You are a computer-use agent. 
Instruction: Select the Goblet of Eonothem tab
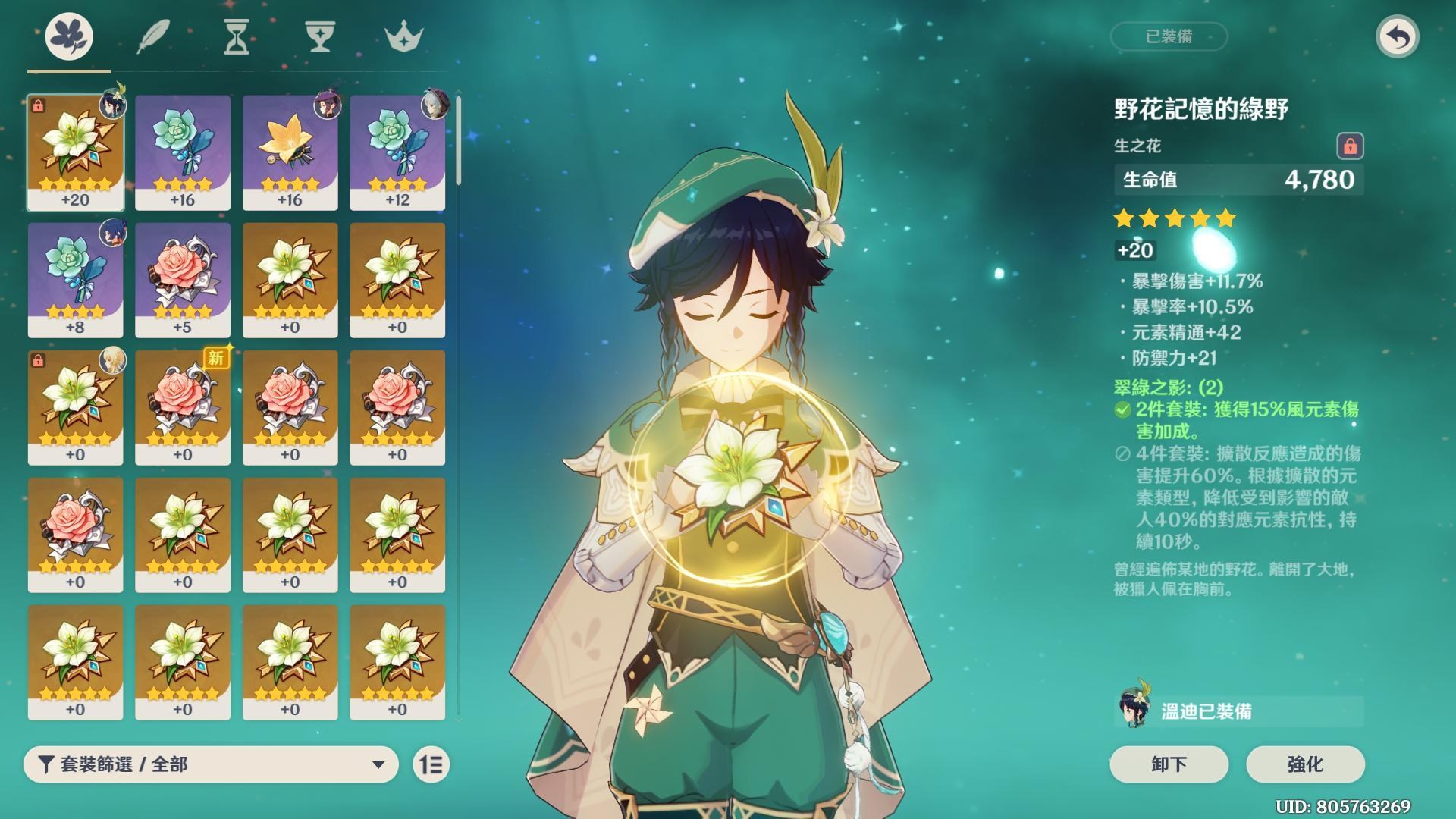coord(319,36)
